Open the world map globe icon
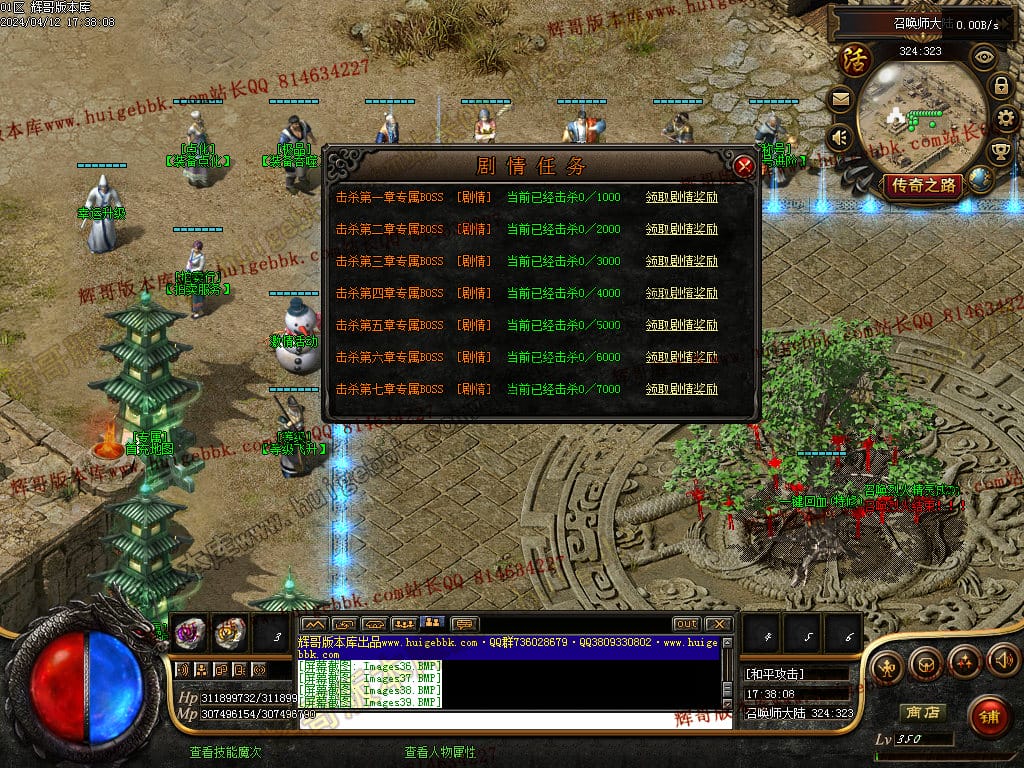The image size is (1024, 768). tap(980, 179)
